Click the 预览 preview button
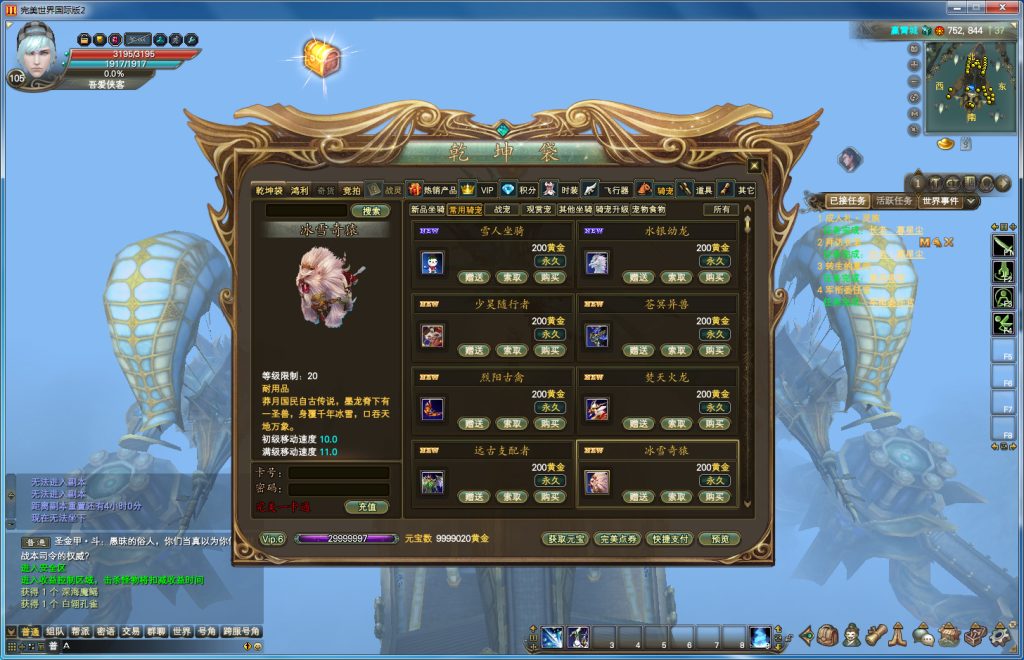1024x660 pixels. [719, 539]
